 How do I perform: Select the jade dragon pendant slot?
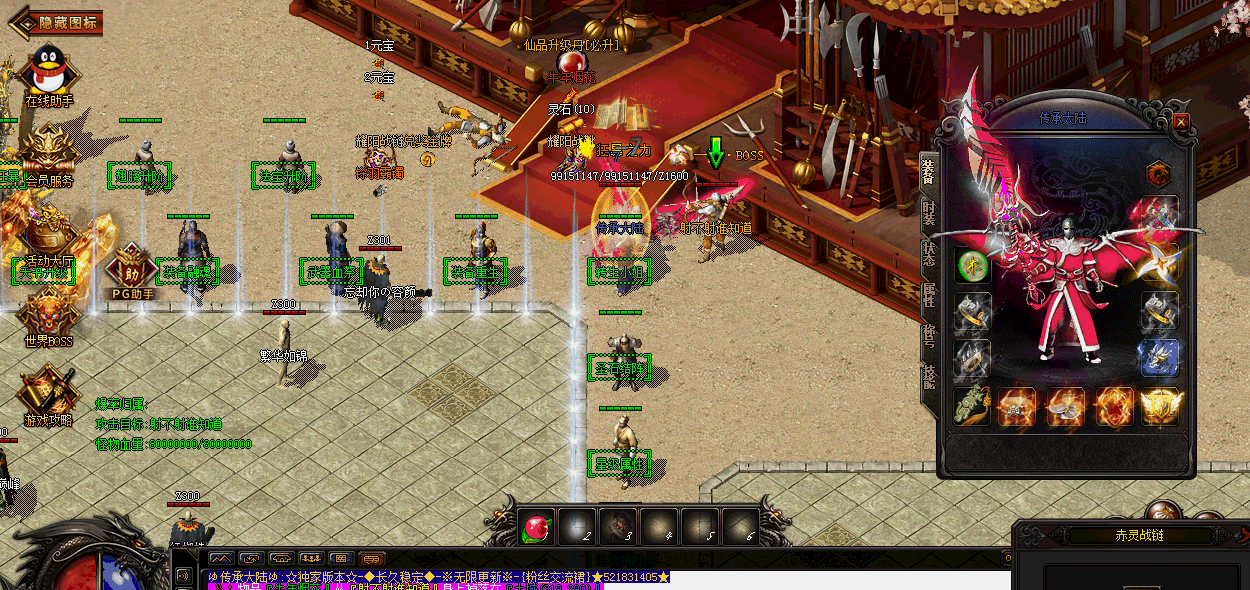pyautogui.click(x=972, y=406)
